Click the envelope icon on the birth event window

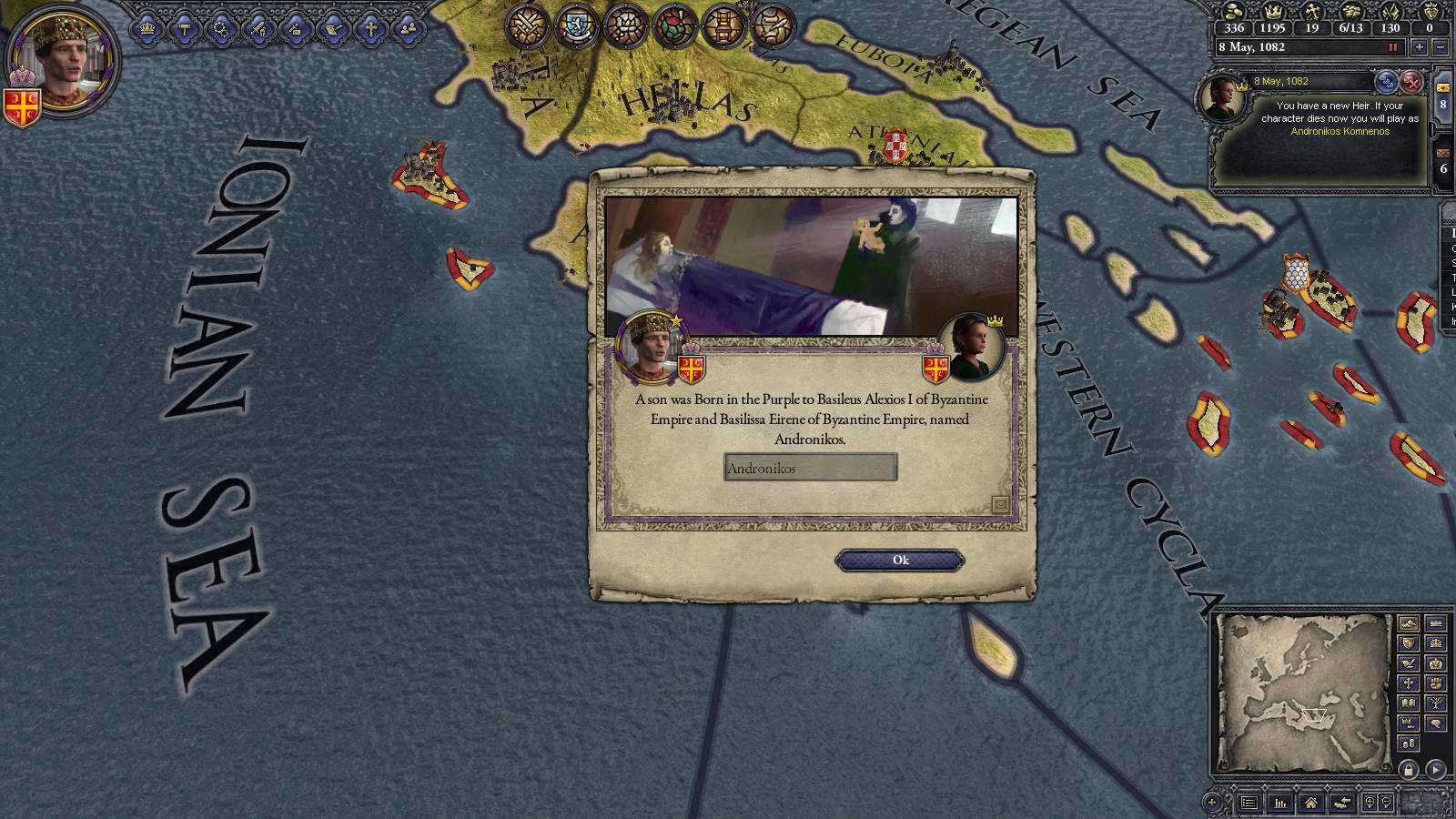(1001, 503)
